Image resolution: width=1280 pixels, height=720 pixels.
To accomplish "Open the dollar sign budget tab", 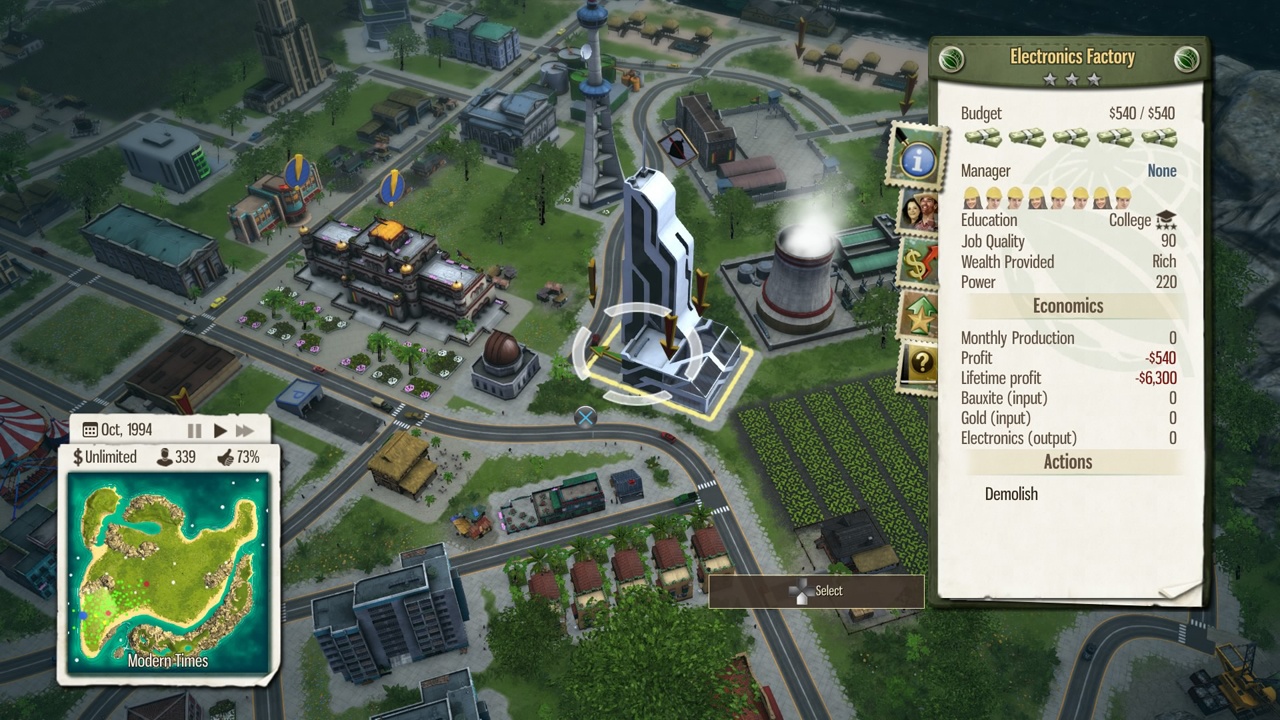I will point(917,263).
